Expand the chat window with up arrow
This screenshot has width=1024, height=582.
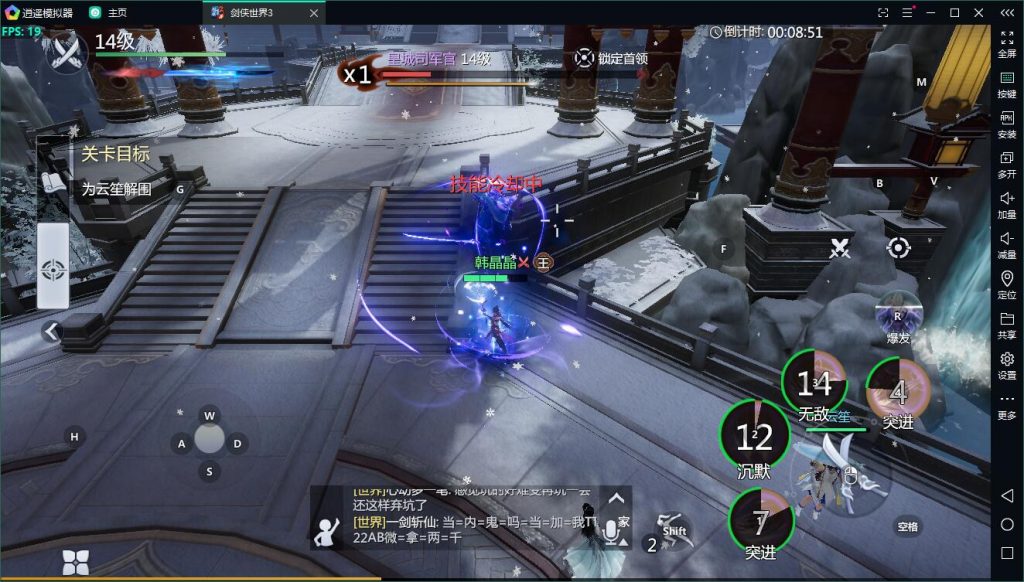click(617, 498)
